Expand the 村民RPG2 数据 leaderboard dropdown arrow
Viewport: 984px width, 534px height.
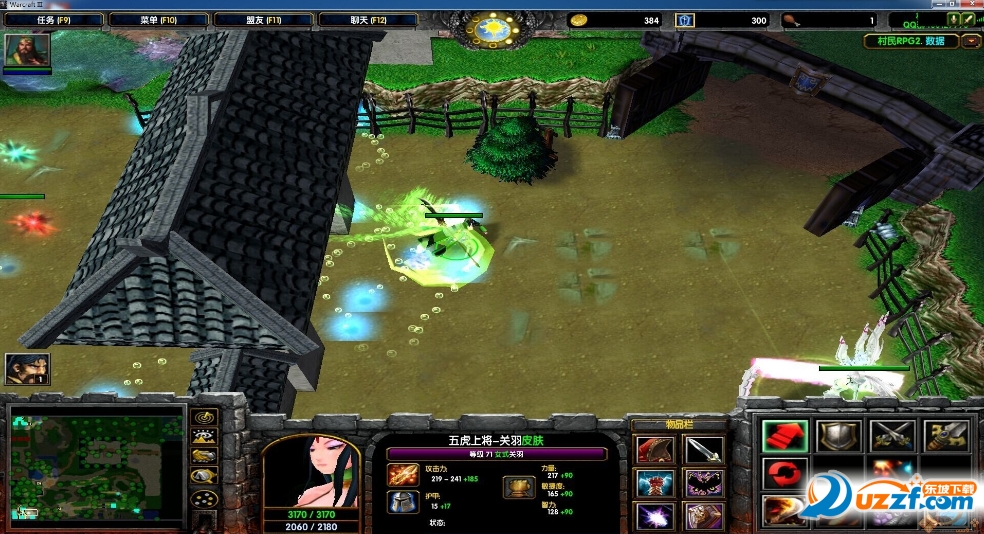pyautogui.click(x=971, y=41)
